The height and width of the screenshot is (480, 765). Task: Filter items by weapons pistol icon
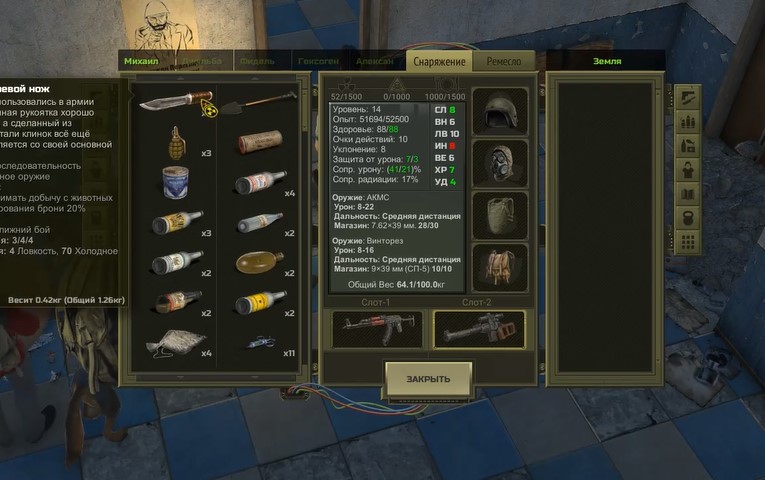point(688,98)
